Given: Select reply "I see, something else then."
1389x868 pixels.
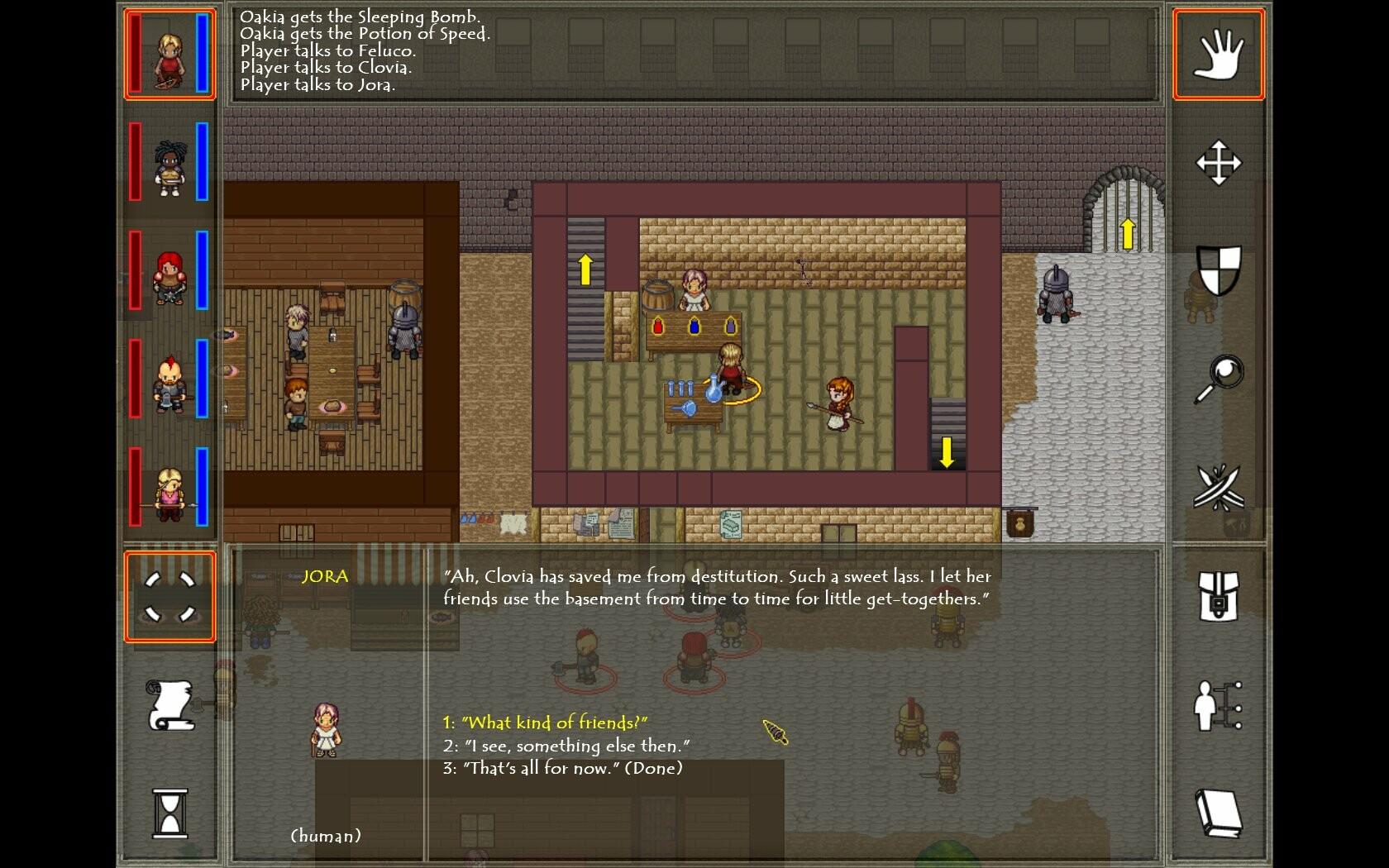Looking at the screenshot, I should pyautogui.click(x=566, y=746).
